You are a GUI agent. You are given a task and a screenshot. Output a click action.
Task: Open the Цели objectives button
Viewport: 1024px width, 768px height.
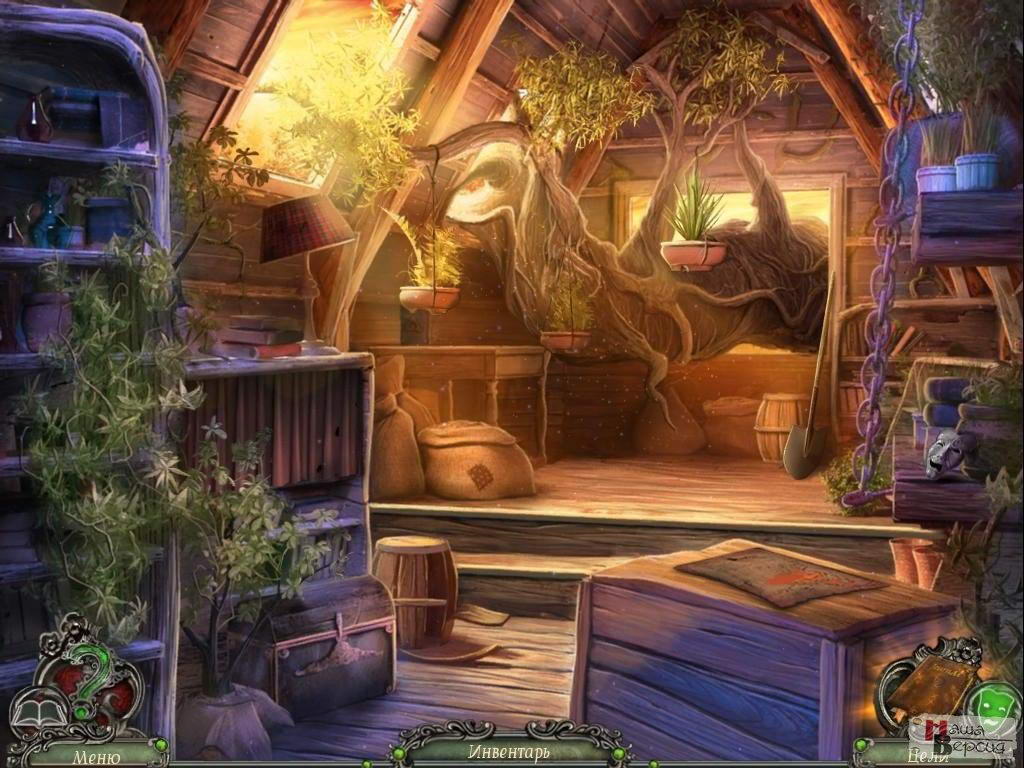[x=927, y=756]
